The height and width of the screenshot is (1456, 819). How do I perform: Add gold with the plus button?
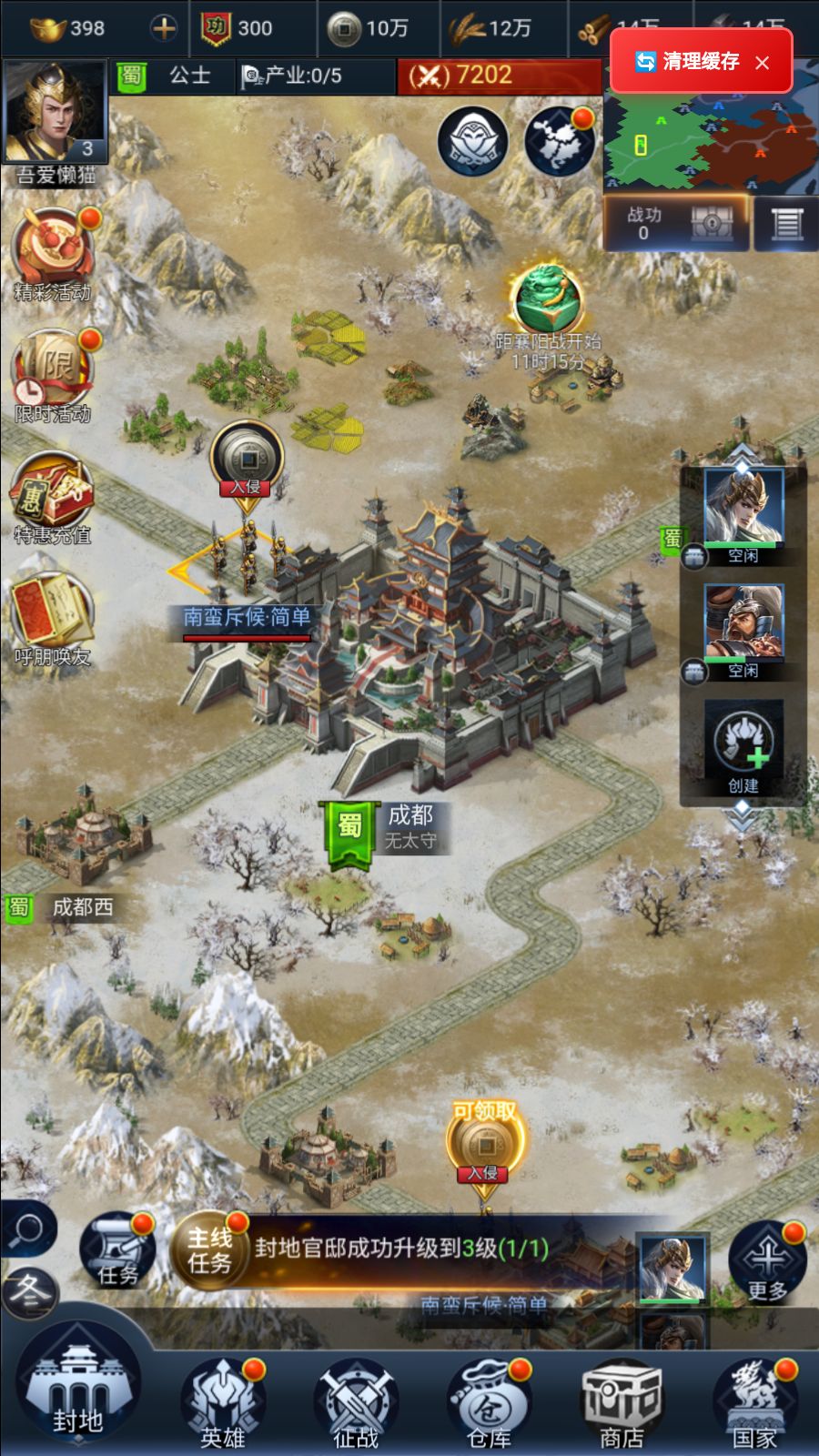[x=164, y=28]
